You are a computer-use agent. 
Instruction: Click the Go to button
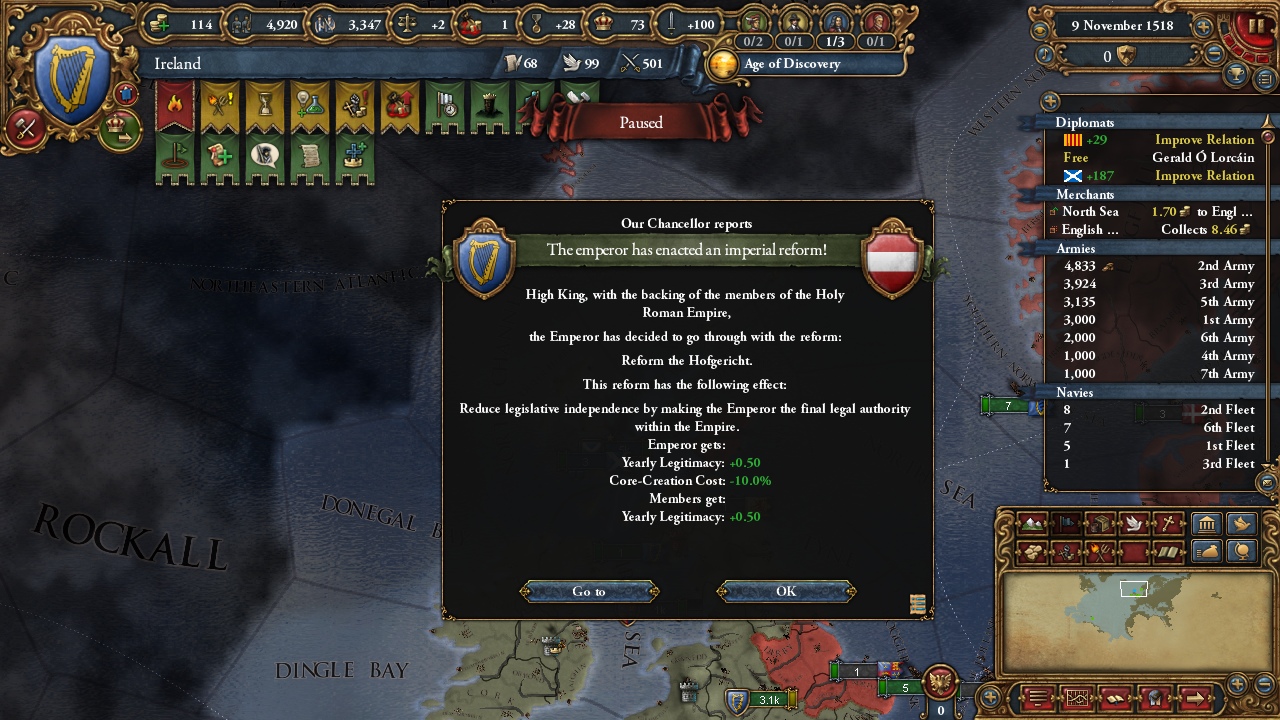coord(589,591)
